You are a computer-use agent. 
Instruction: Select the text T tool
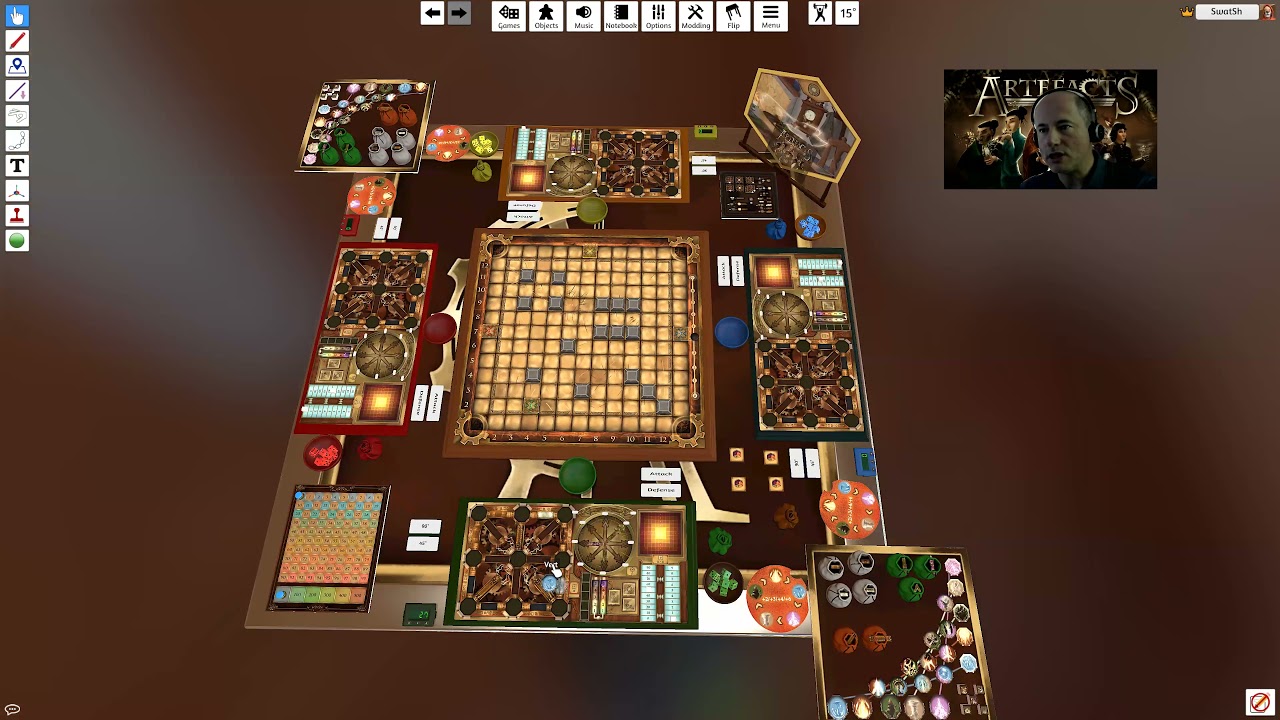click(x=17, y=166)
